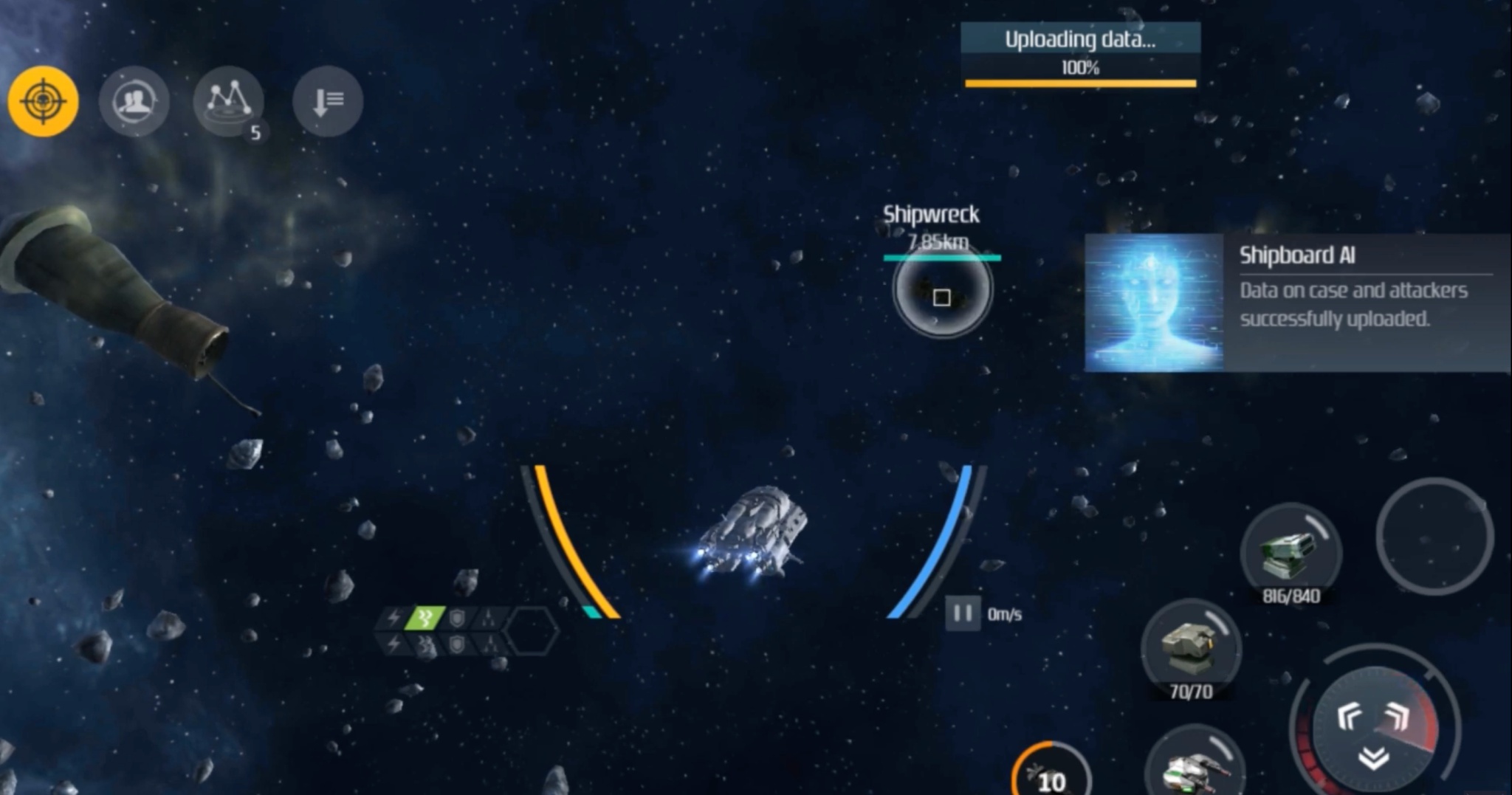Toggle the lightning energy ability hexagon
Image resolution: width=1512 pixels, height=795 pixels.
[394, 617]
